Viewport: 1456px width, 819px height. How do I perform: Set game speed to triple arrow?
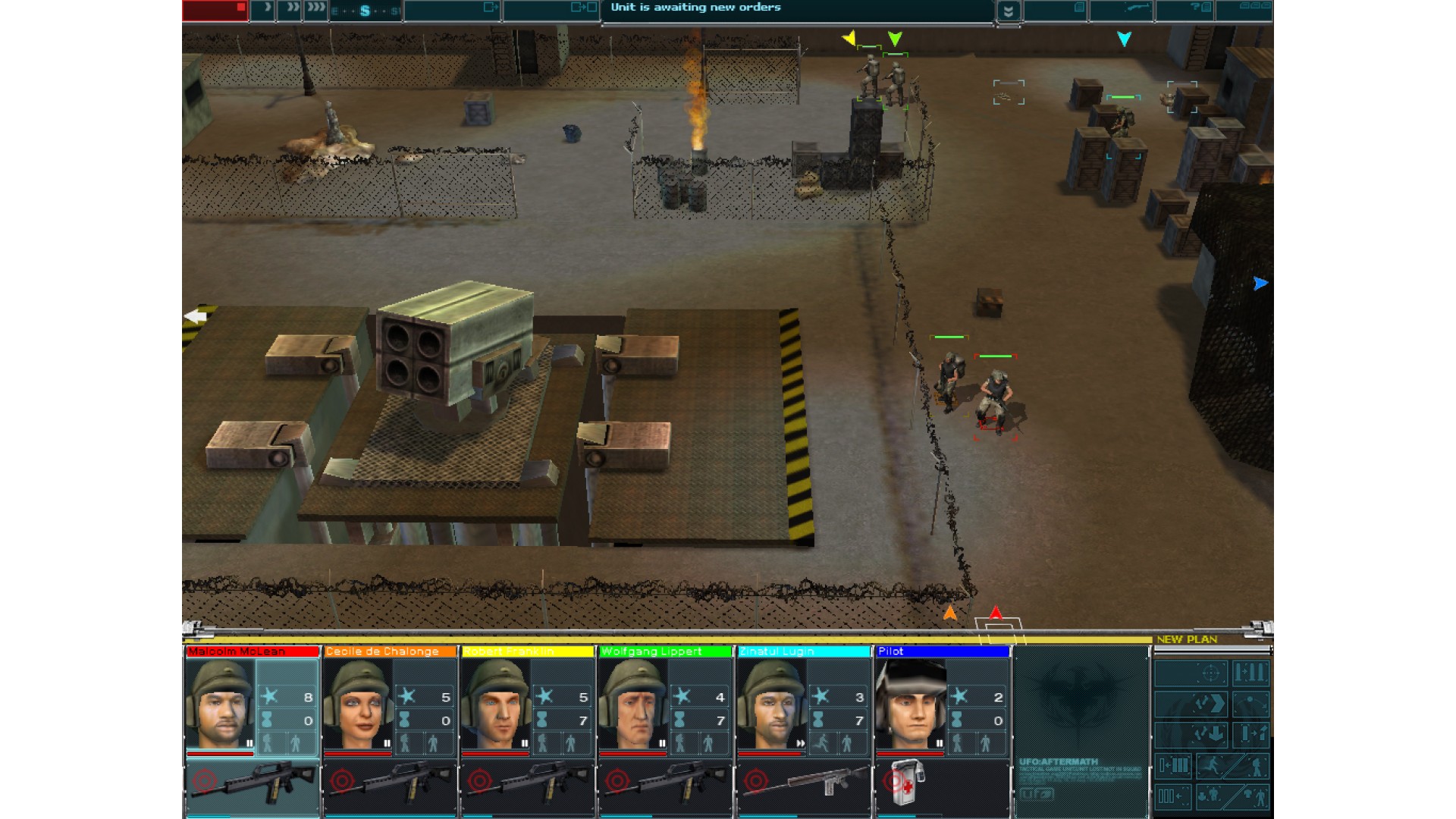(x=316, y=10)
